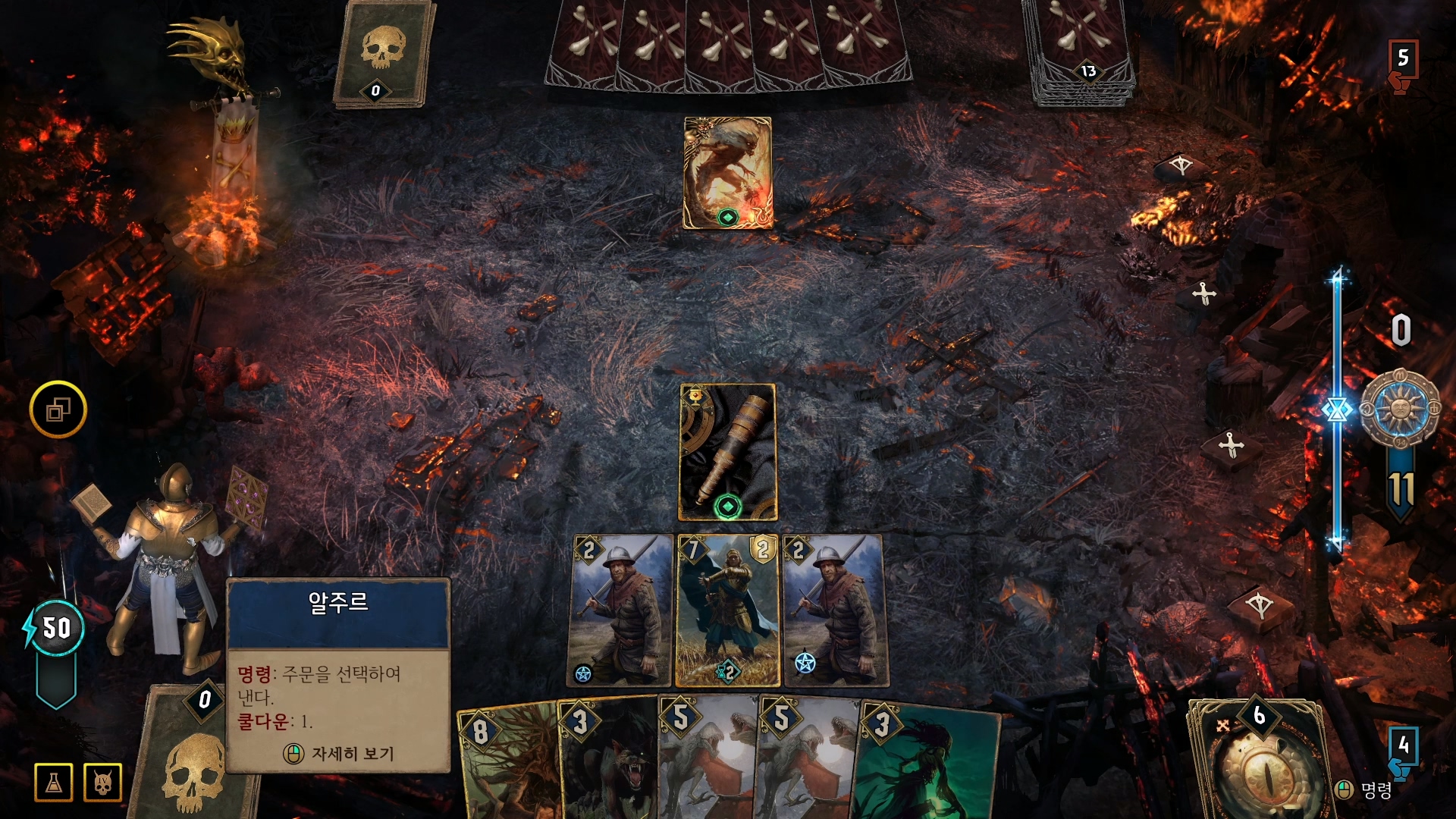Open your deck with the golden eye
Viewport: 1456px width, 819px height.
pyautogui.click(x=1259, y=762)
